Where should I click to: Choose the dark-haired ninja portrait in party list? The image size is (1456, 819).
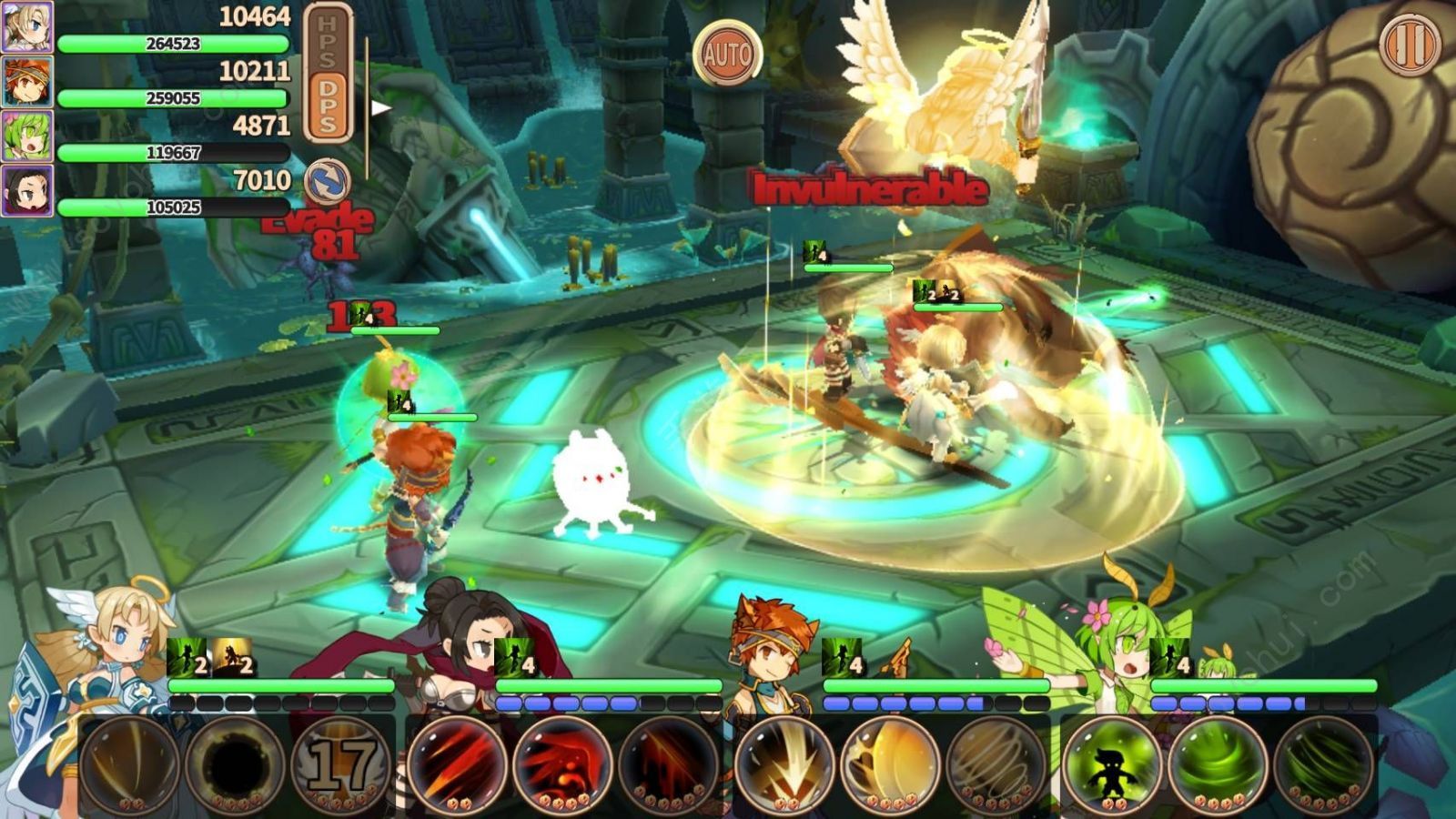coord(26,190)
